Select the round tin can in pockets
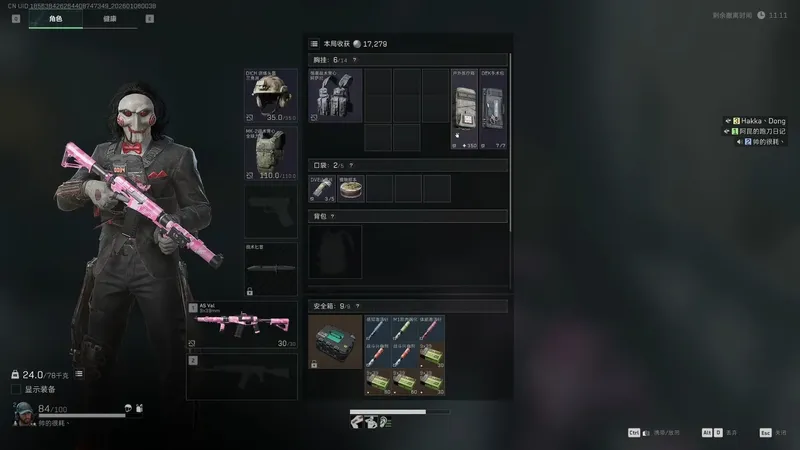 pyautogui.click(x=351, y=188)
